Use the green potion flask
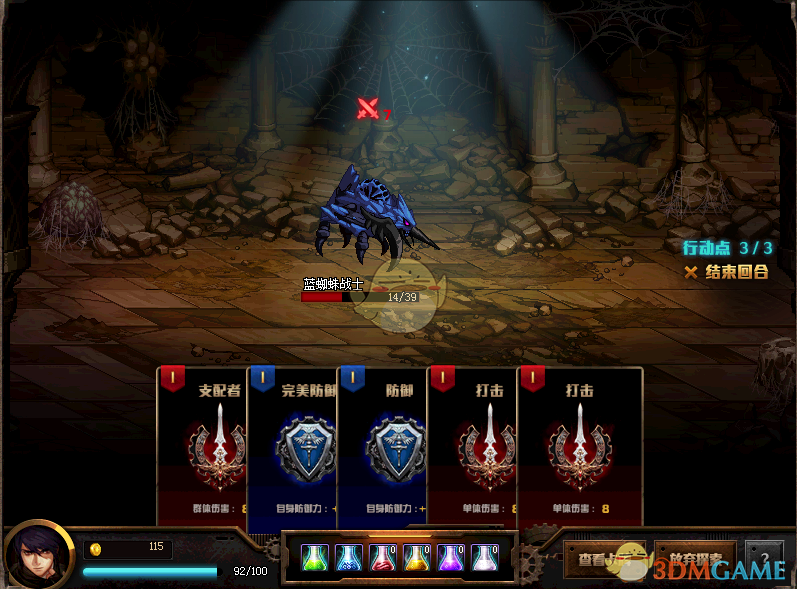The image size is (797, 589). point(315,557)
